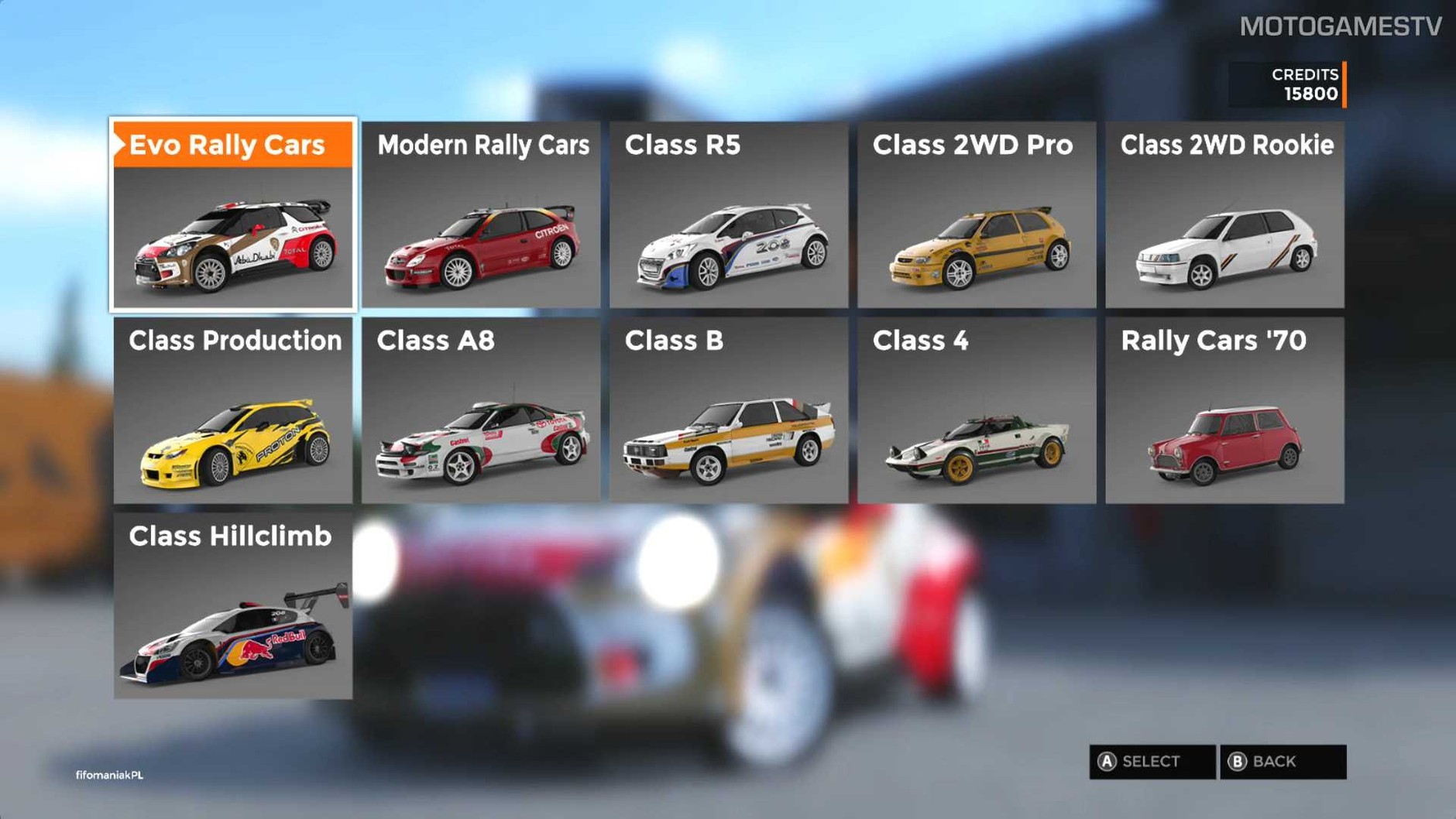Select Class 2WD Rookie cars
Viewport: 1456px width, 819px height.
(1224, 214)
